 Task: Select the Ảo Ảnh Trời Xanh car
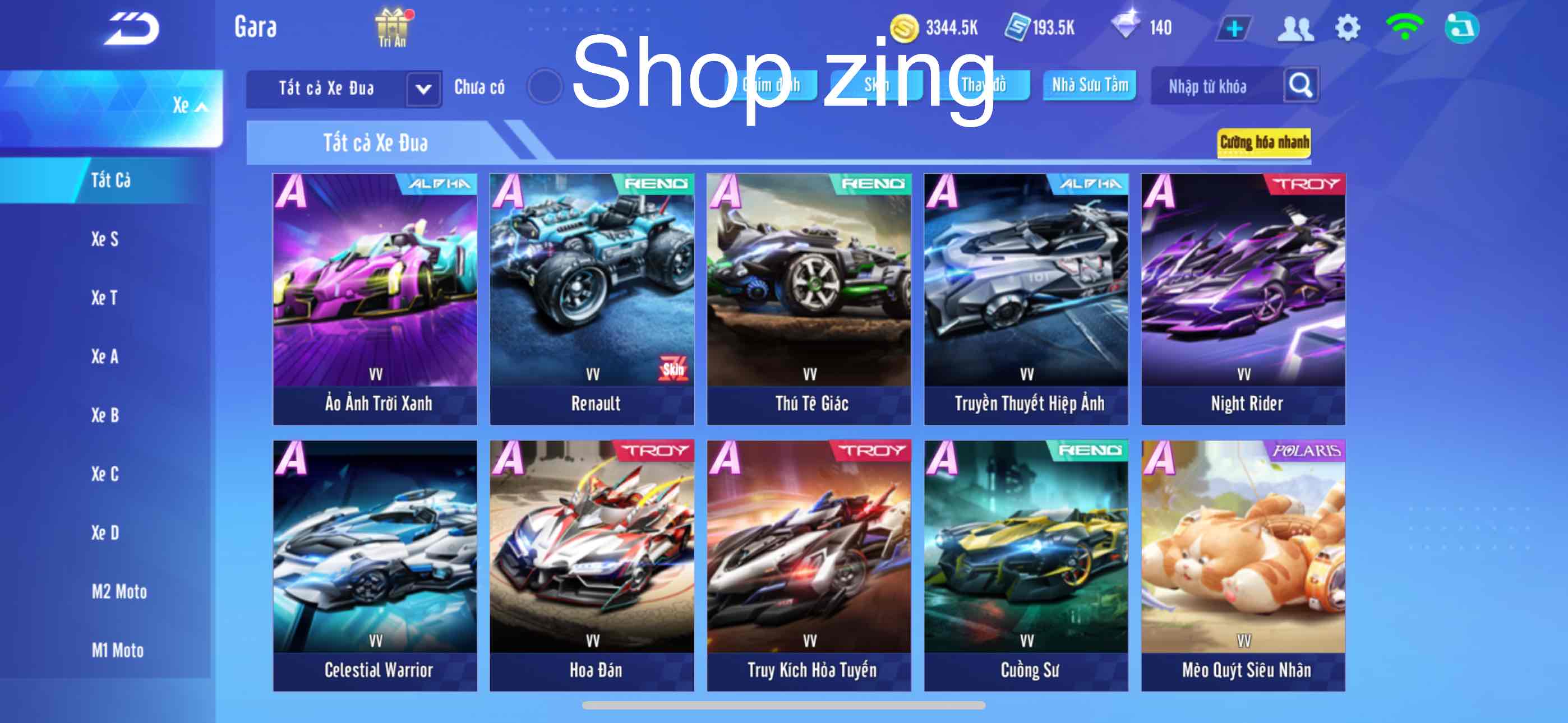(375, 298)
